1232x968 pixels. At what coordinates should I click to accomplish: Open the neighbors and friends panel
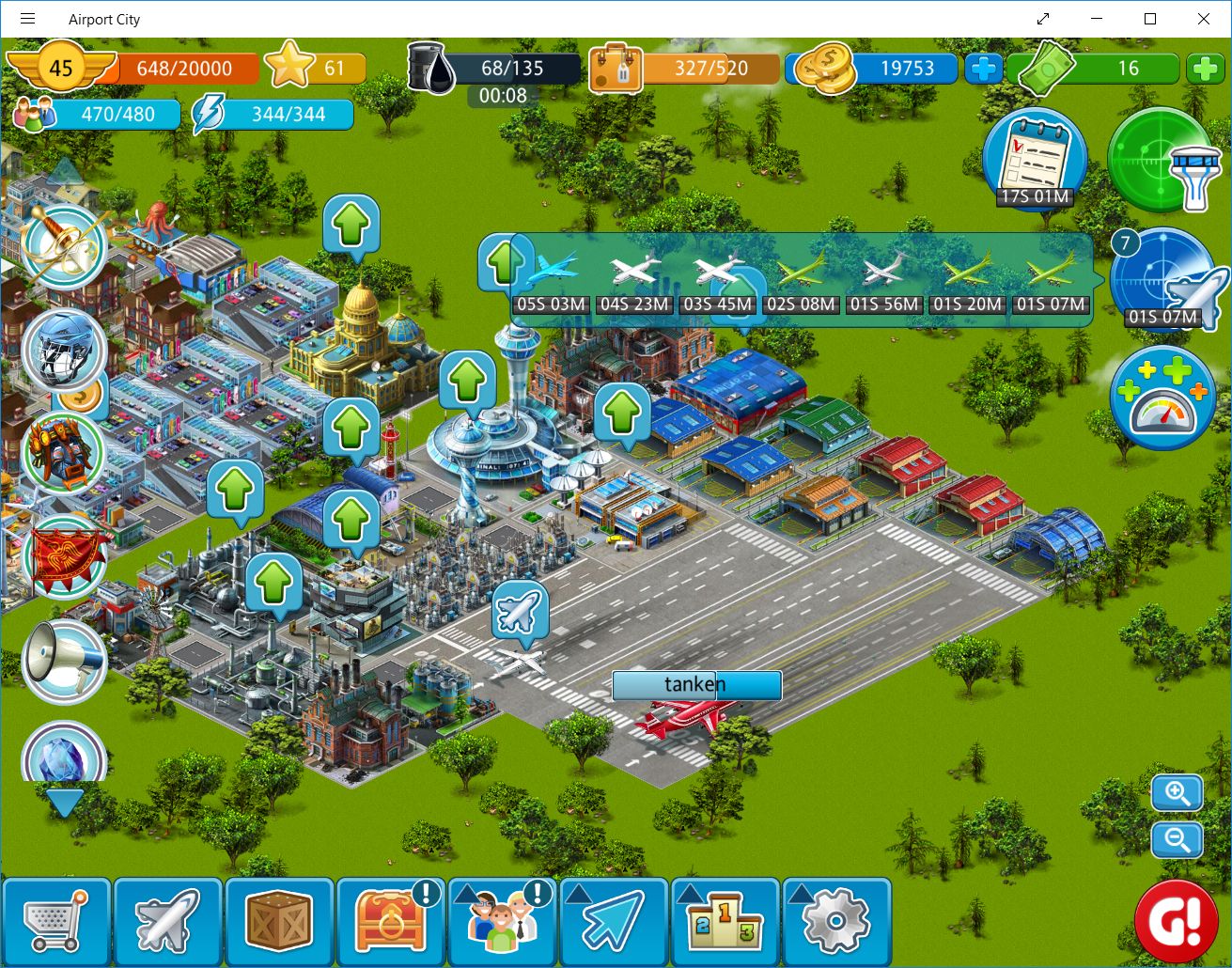pyautogui.click(x=502, y=922)
